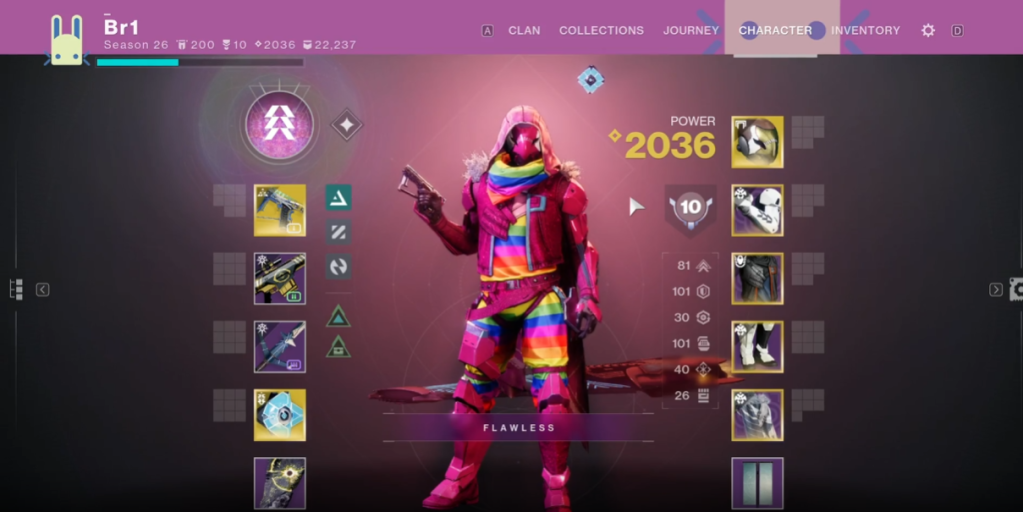Open settings with the gear icon
The image size is (1023, 512).
pos(928,31)
